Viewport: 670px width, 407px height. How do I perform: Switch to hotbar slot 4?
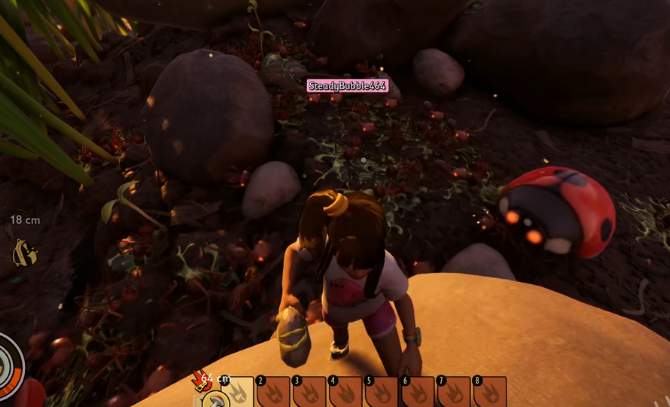(x=346, y=392)
